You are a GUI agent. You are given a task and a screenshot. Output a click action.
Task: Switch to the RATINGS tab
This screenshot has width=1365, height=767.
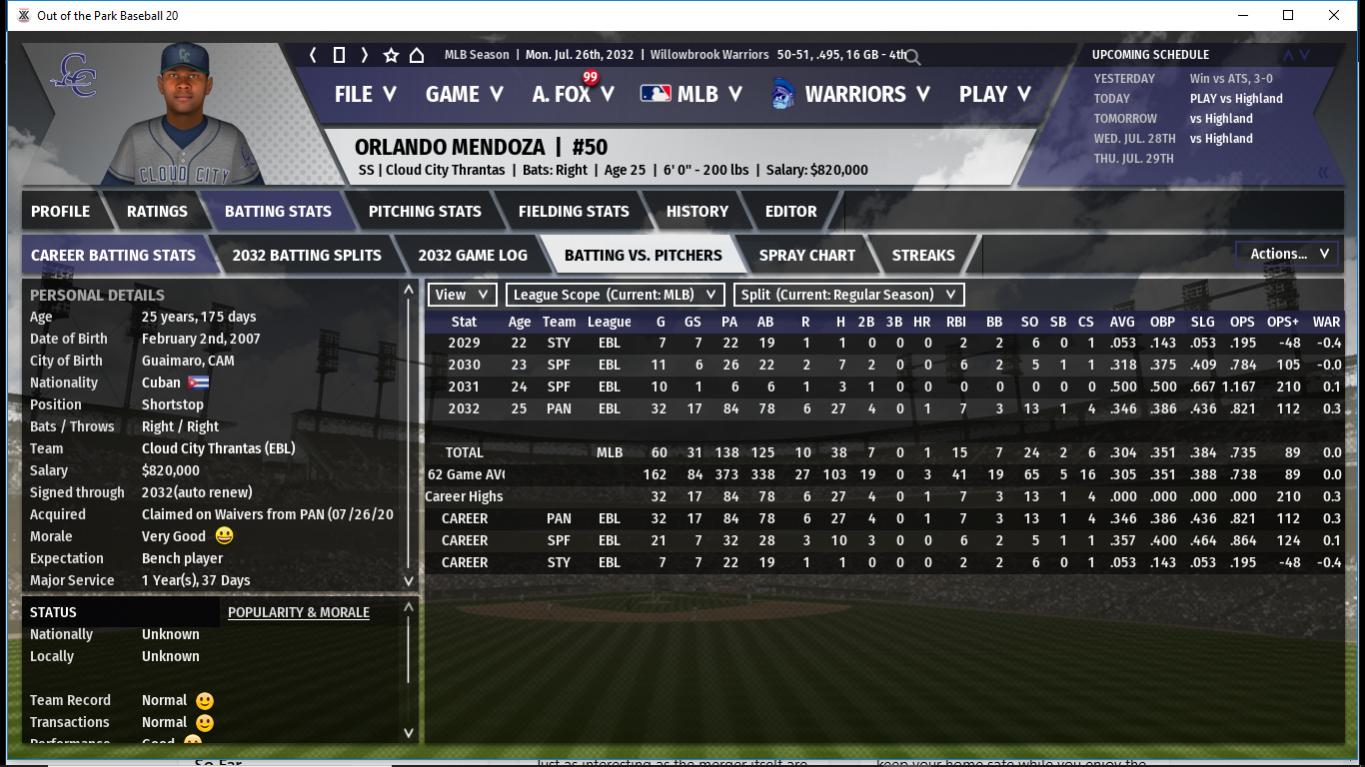(157, 211)
